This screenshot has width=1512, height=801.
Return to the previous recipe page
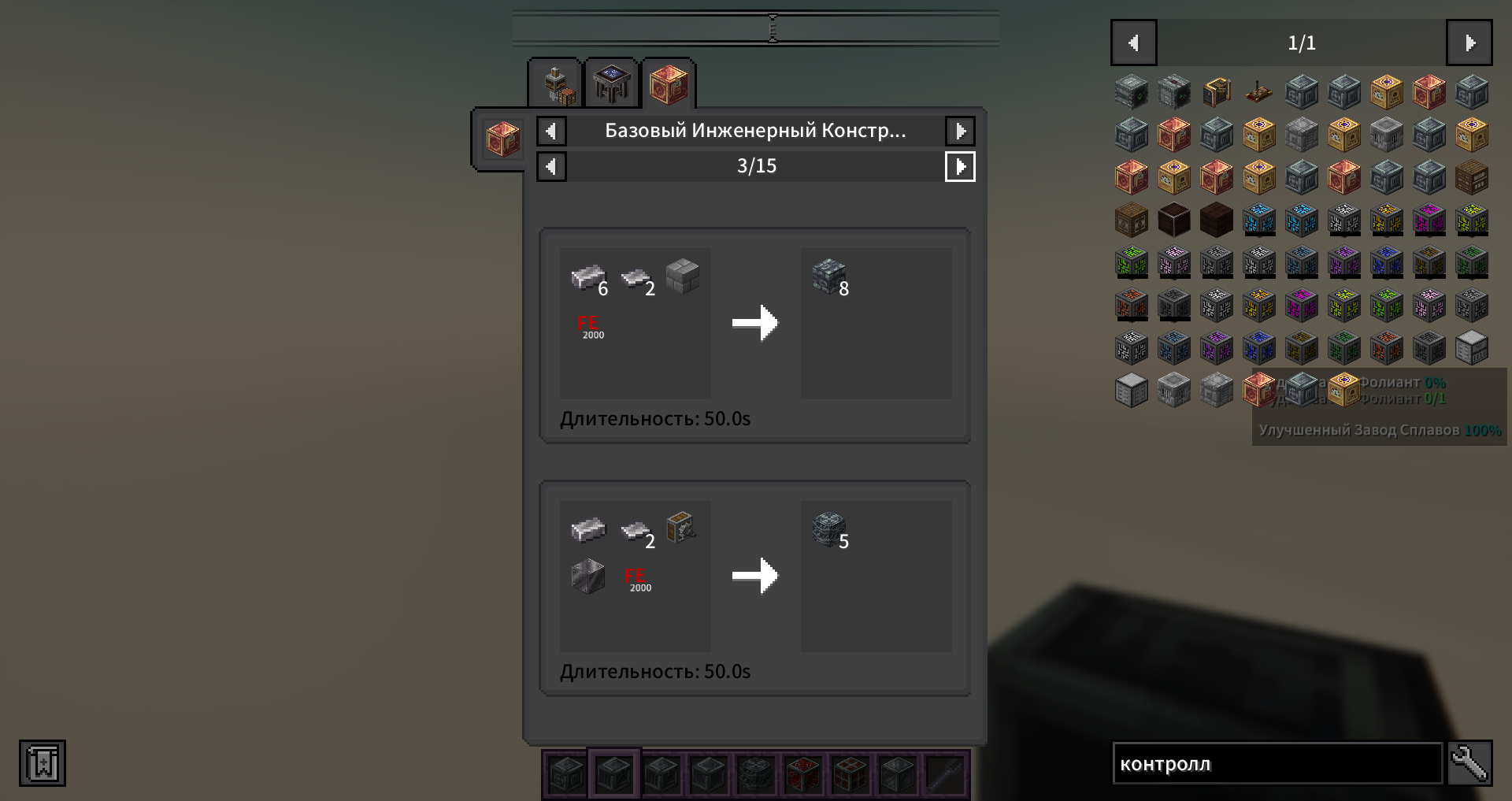point(551,166)
